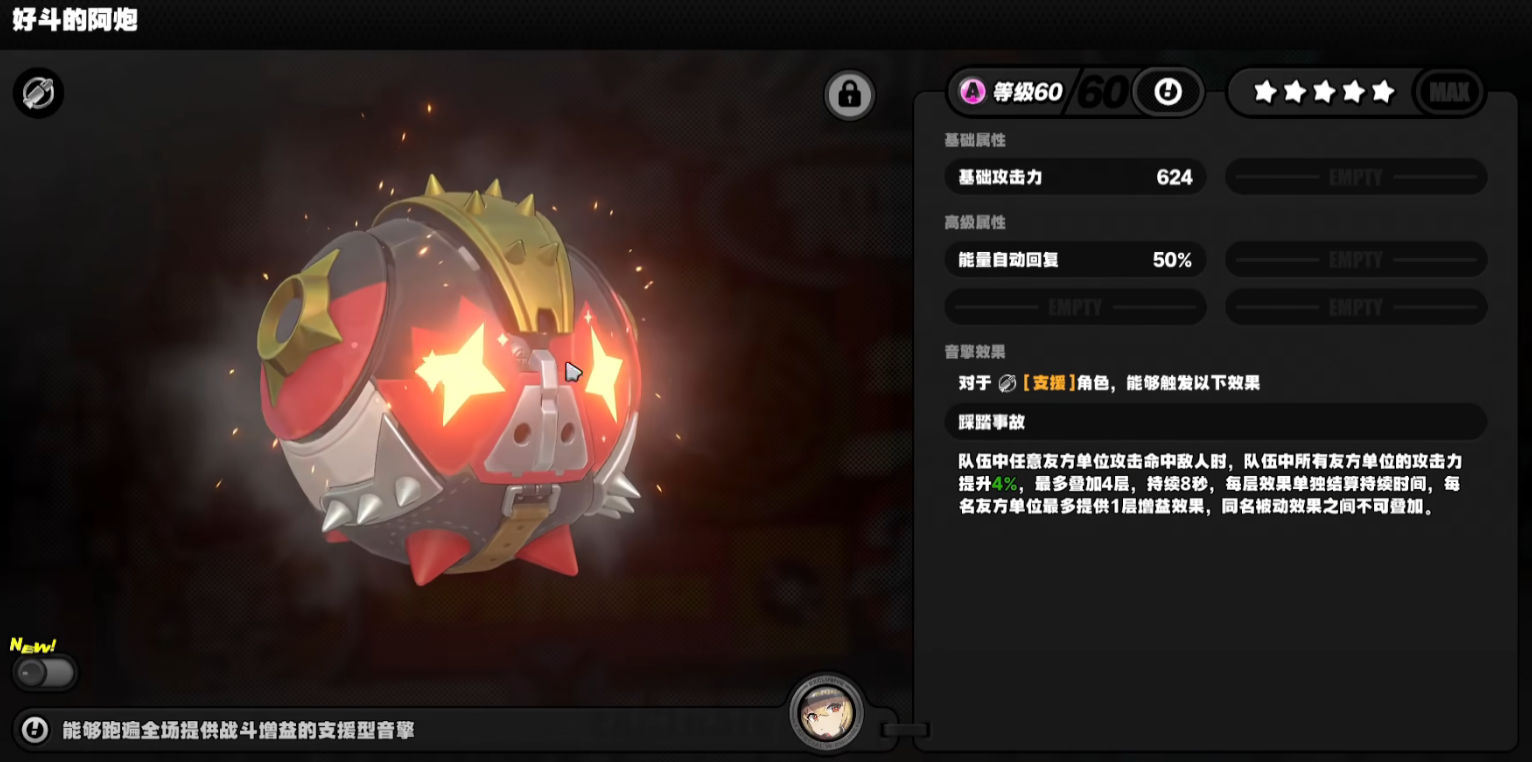Click the fifth star of the rating
The width and height of the screenshot is (1532, 762).
point(1383,91)
